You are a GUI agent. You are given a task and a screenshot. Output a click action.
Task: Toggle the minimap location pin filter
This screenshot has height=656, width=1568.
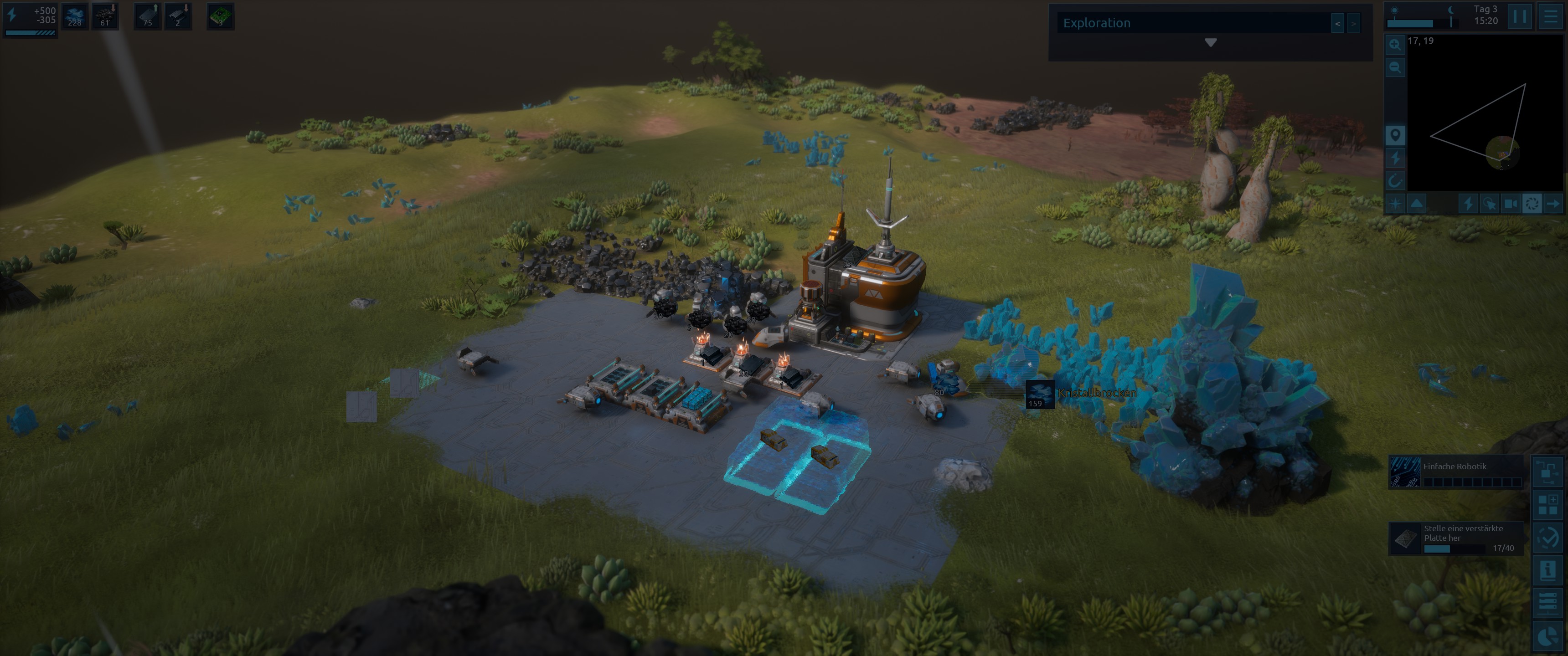click(1394, 134)
